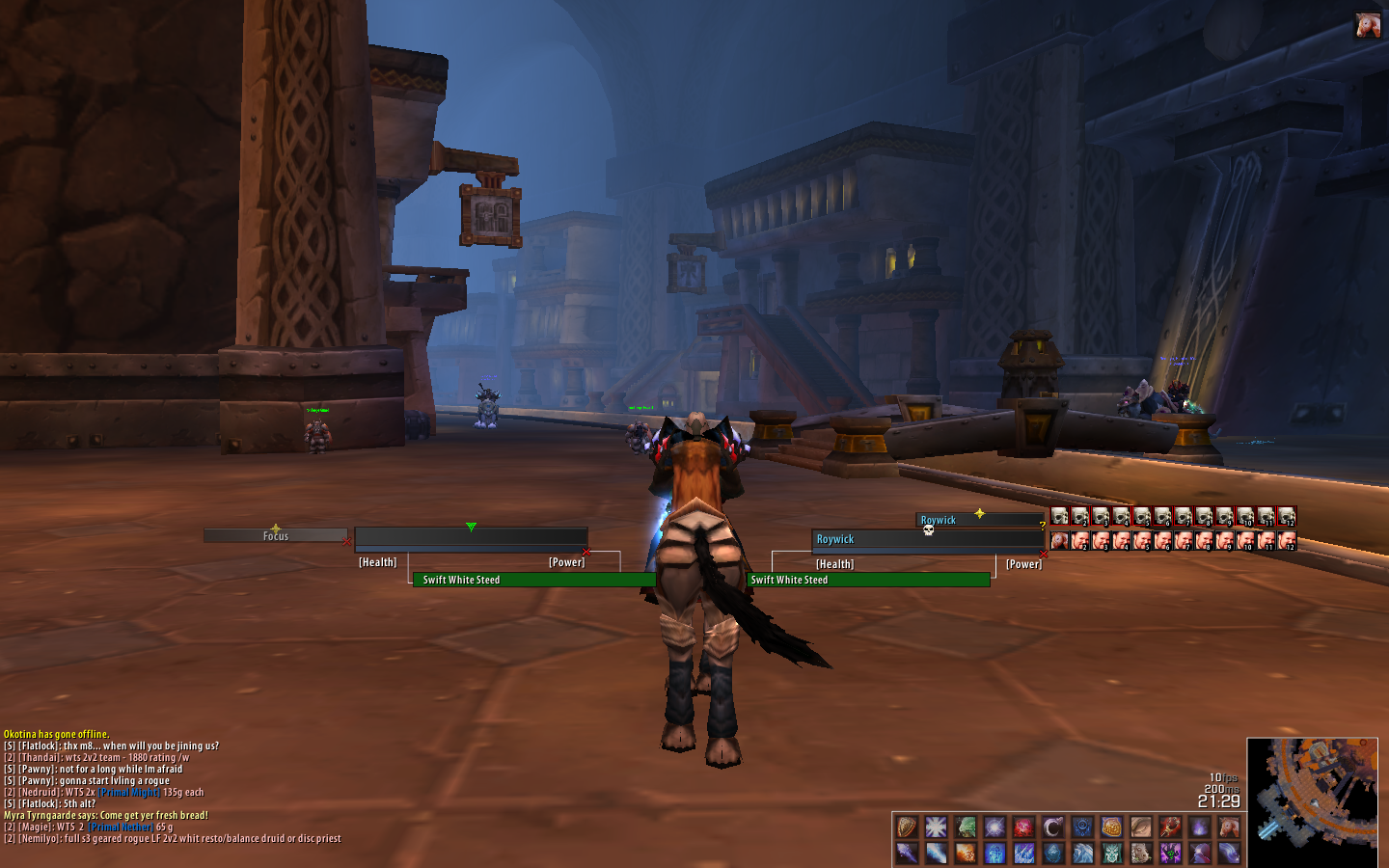The height and width of the screenshot is (868, 1389).
Task: Summon the horse mount from action bar
Action: point(1229,827)
